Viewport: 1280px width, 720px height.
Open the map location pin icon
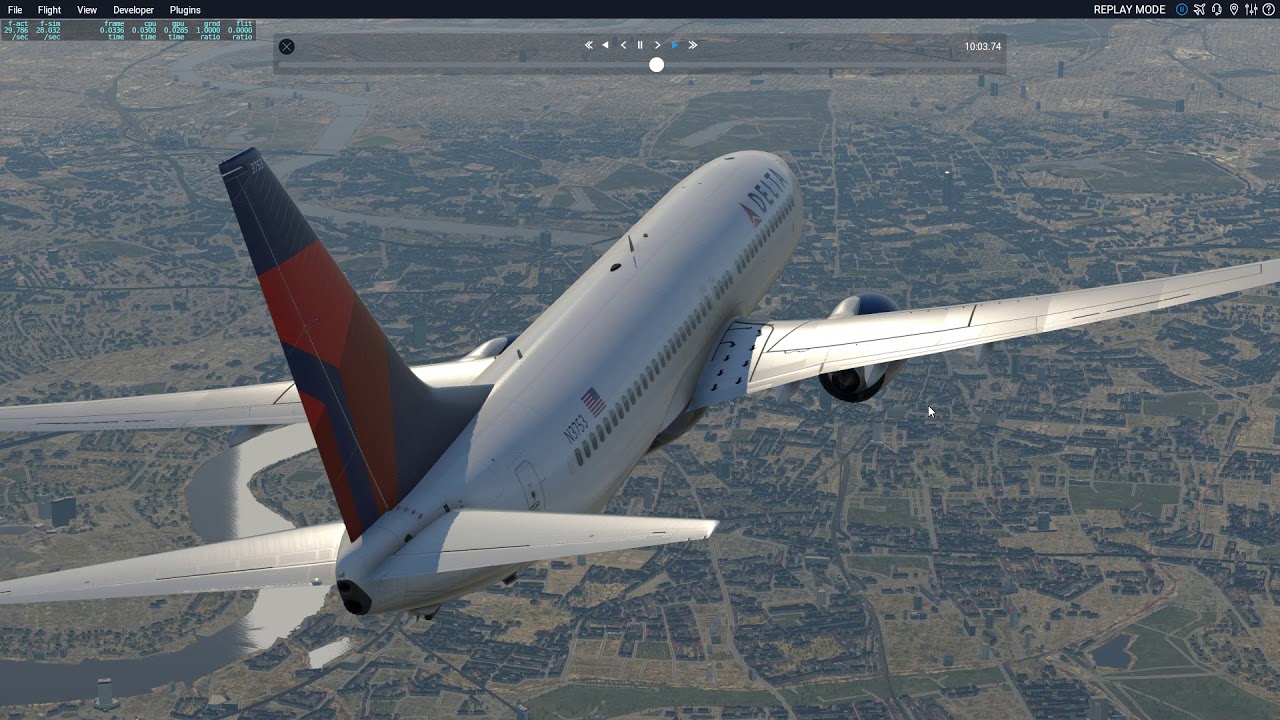pyautogui.click(x=1234, y=10)
